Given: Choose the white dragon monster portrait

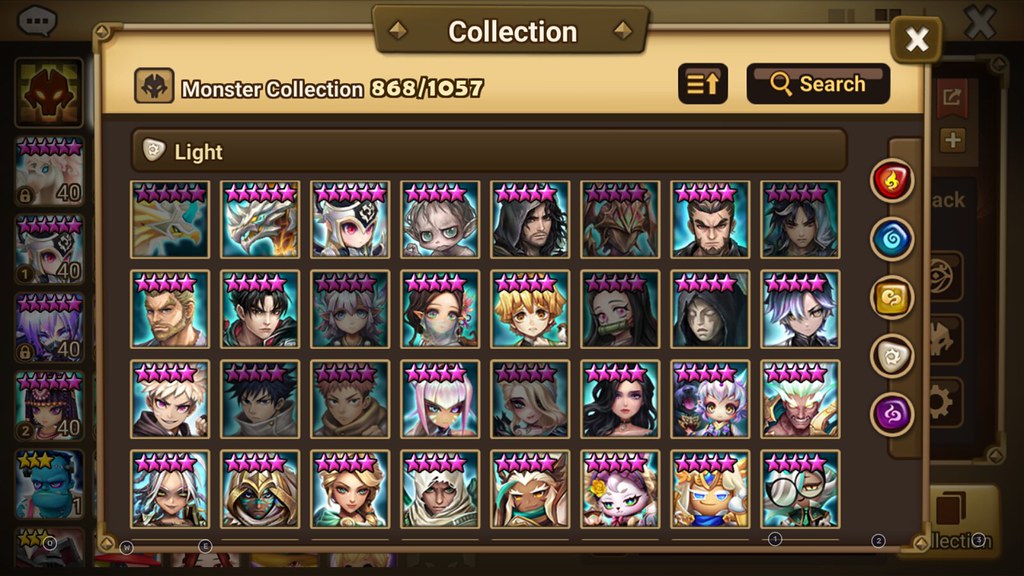Looking at the screenshot, I should [x=260, y=220].
